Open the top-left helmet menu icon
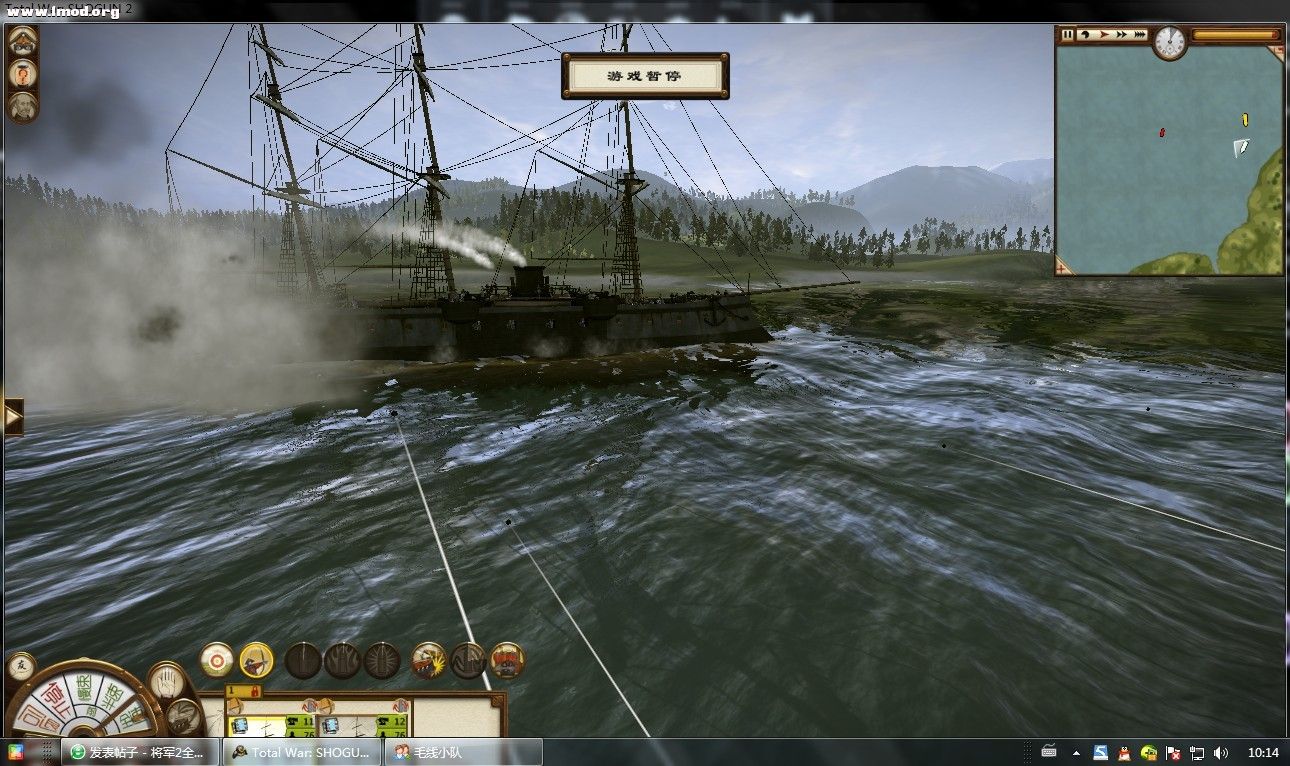The image size is (1290, 766). pos(22,41)
